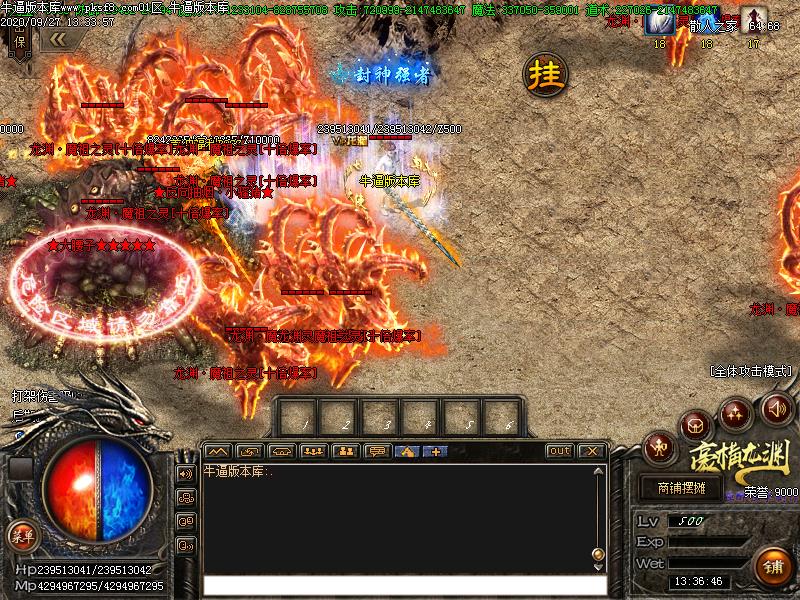
Task: Select the blue shield buff icon
Action: click(x=659, y=21)
